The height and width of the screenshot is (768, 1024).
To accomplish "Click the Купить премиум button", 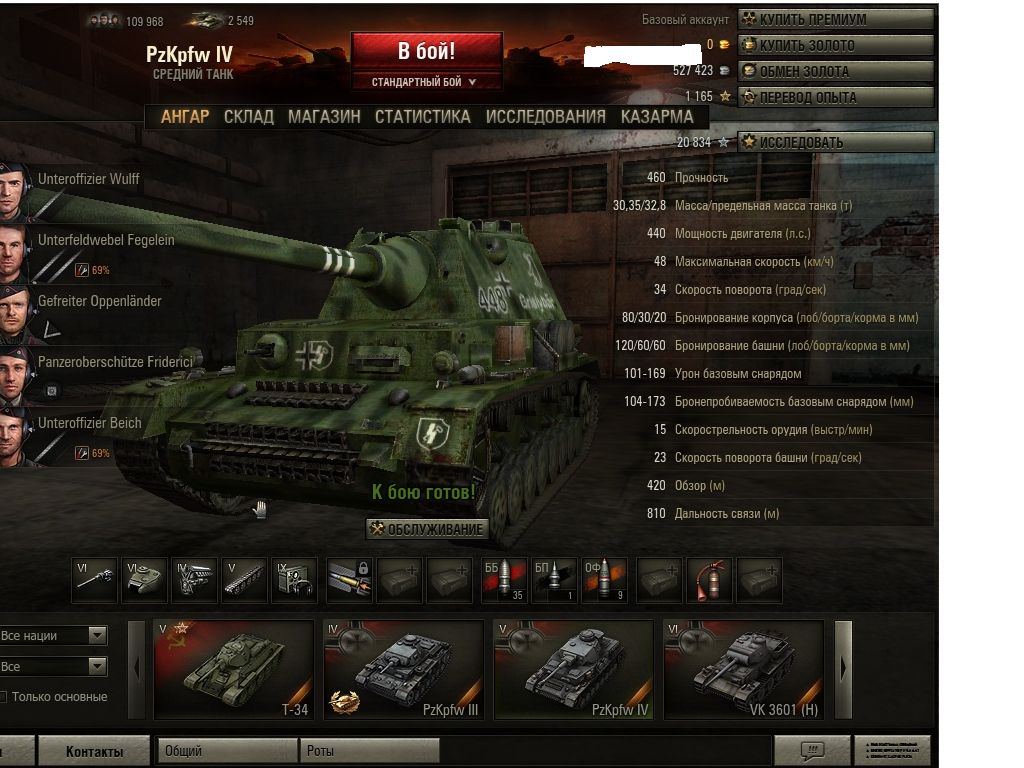I will coord(836,19).
